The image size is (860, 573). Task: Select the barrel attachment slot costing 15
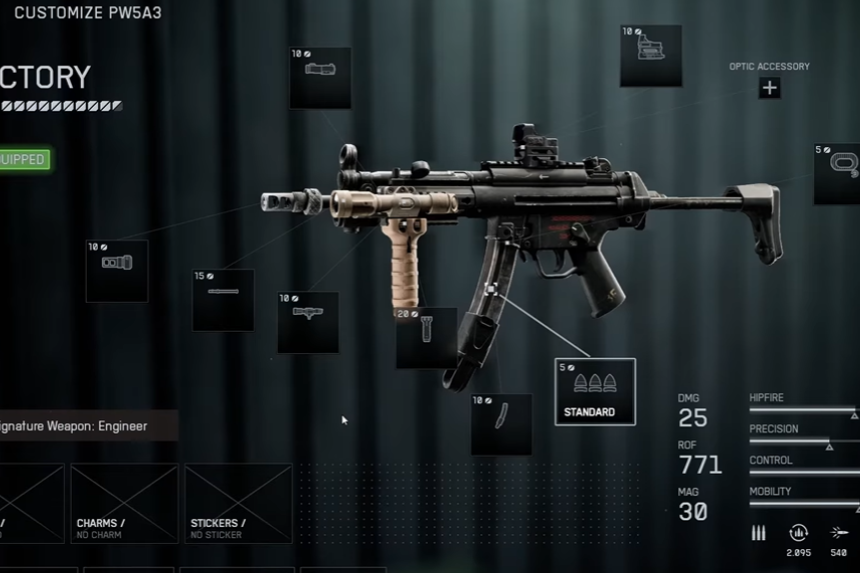pyautogui.click(x=223, y=300)
